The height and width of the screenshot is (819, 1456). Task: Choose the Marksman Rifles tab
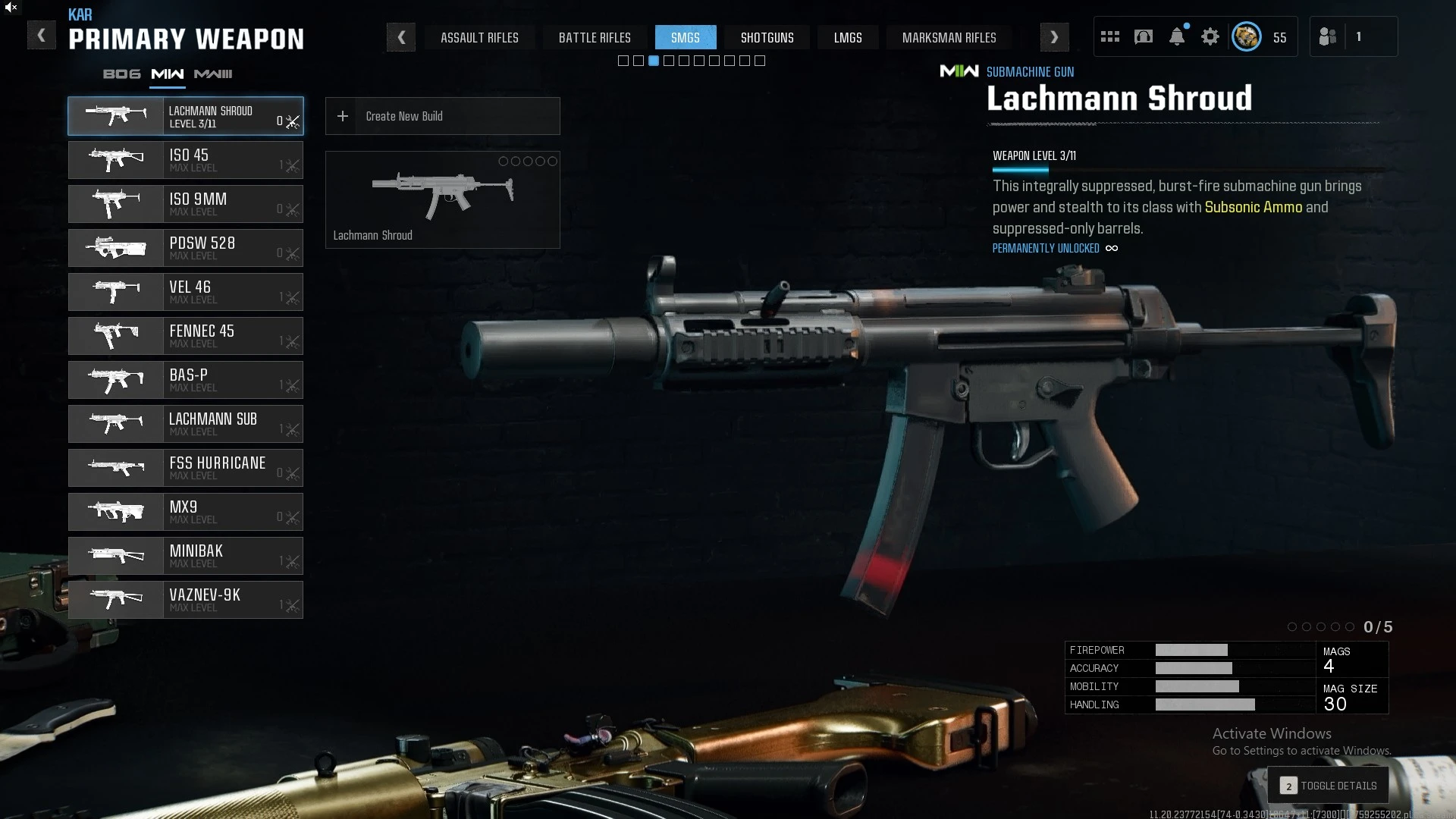click(949, 37)
